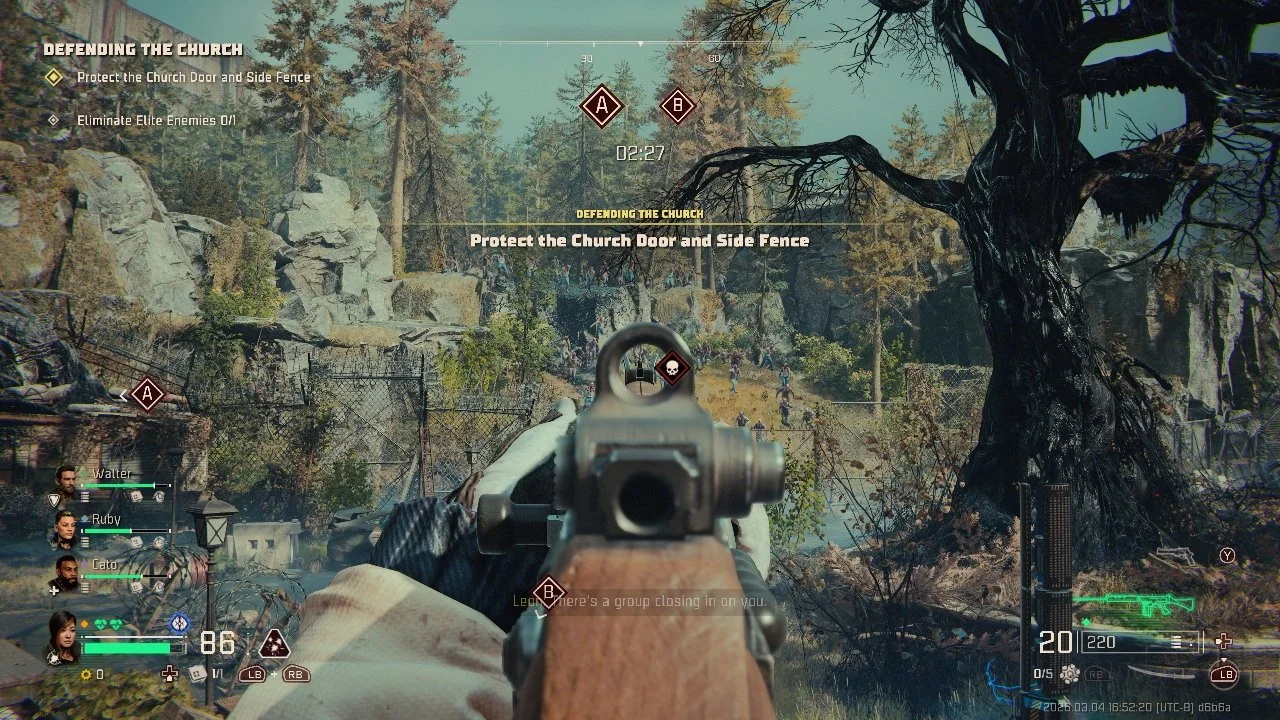Click the skull elite enemy marker
This screenshot has width=1280, height=720.
[673, 369]
